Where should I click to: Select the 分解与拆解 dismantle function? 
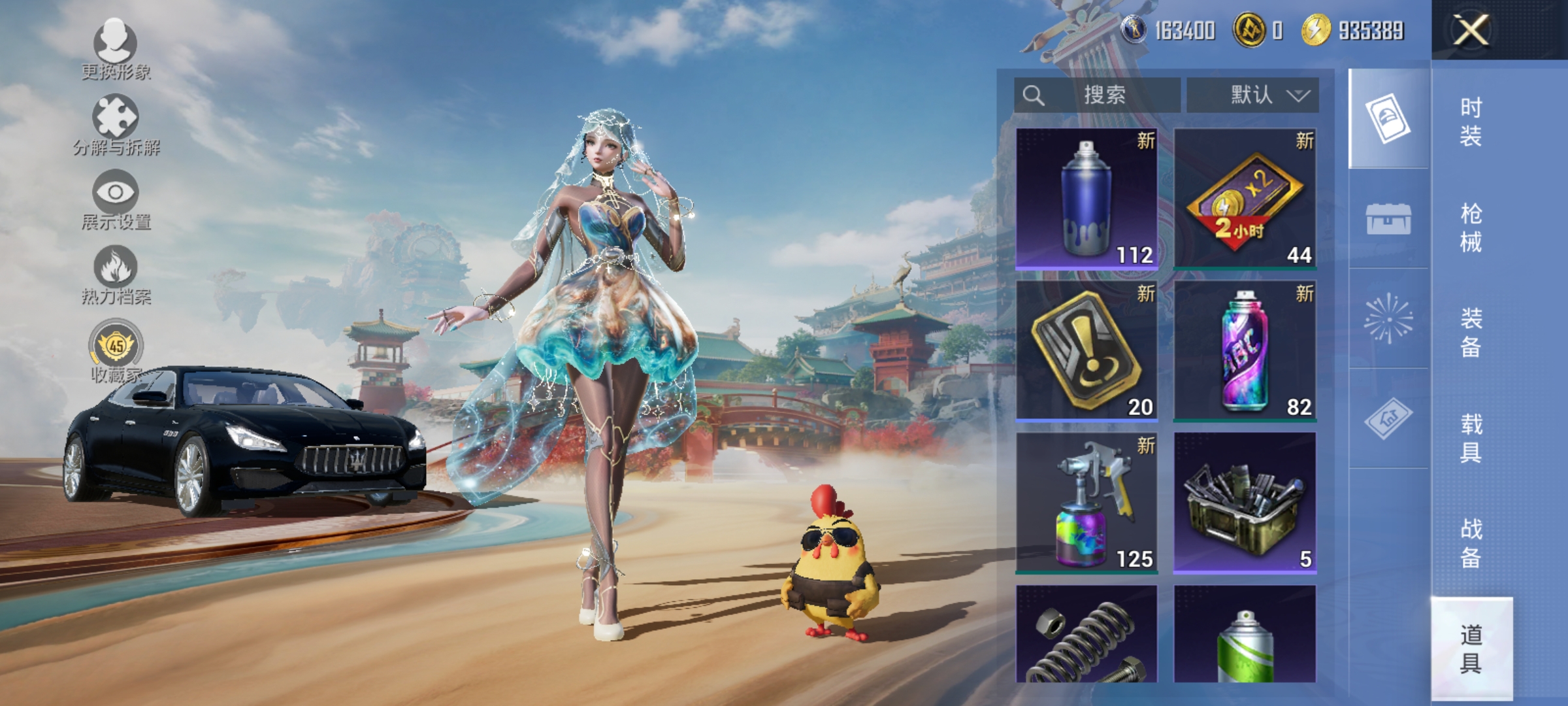click(116, 118)
